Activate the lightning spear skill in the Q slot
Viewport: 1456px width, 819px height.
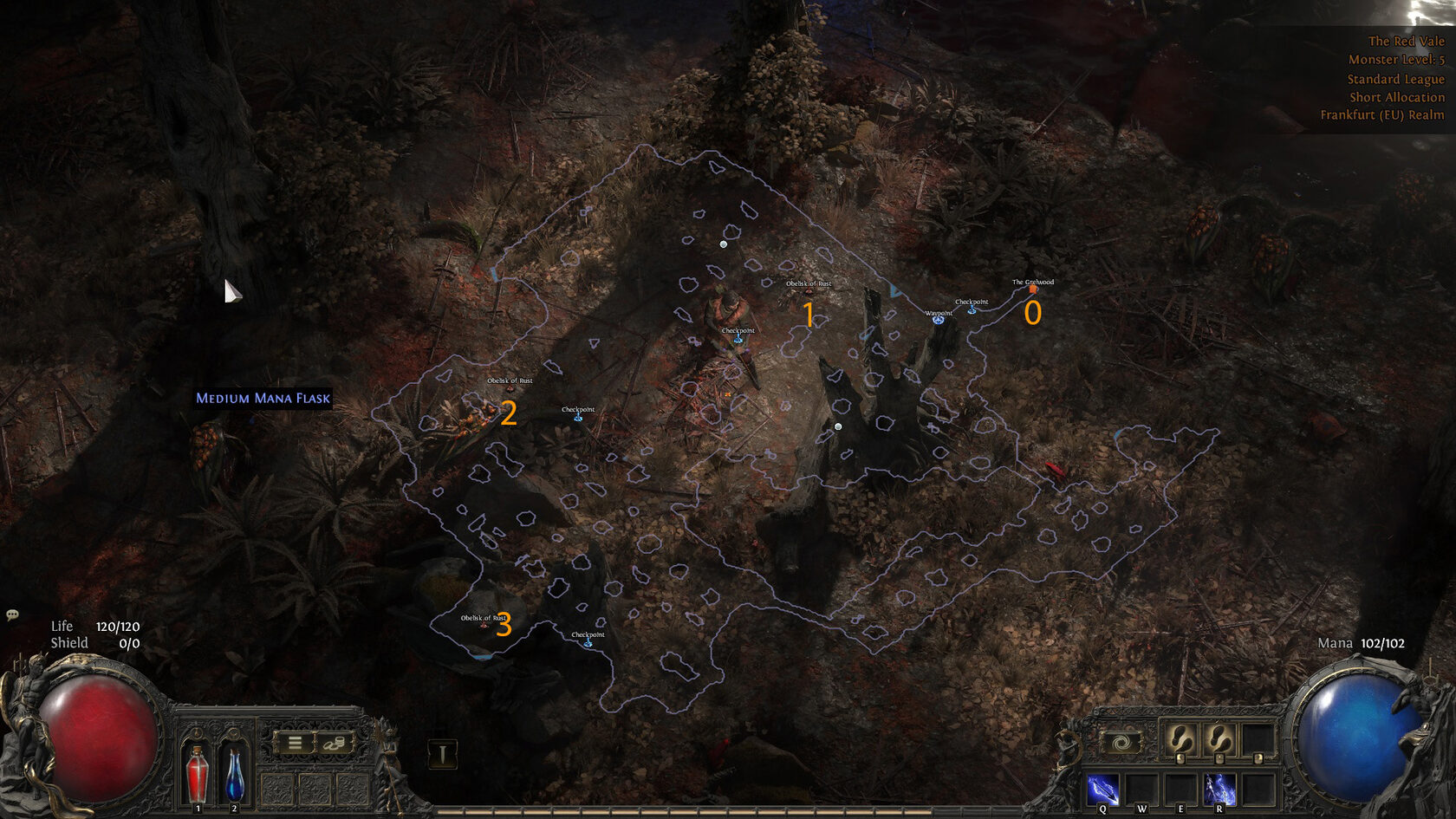tap(1102, 790)
